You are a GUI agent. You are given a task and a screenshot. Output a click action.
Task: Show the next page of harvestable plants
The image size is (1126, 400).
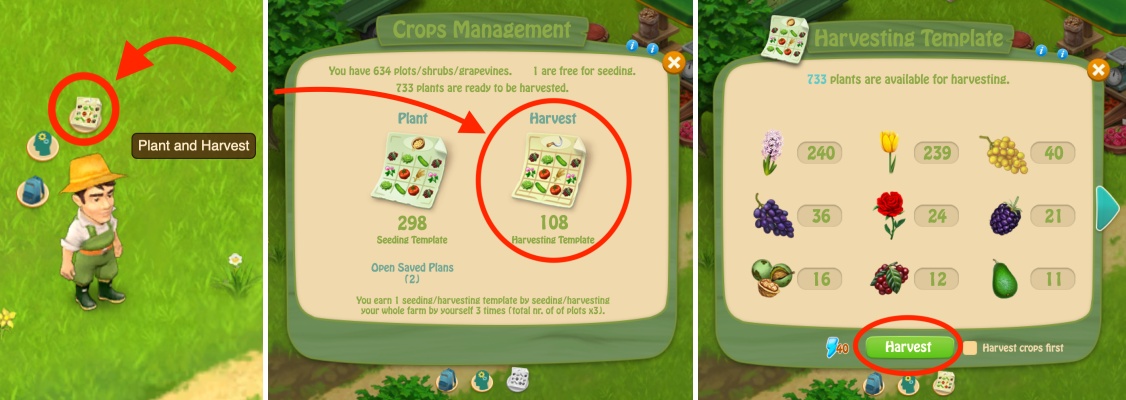pos(1107,206)
